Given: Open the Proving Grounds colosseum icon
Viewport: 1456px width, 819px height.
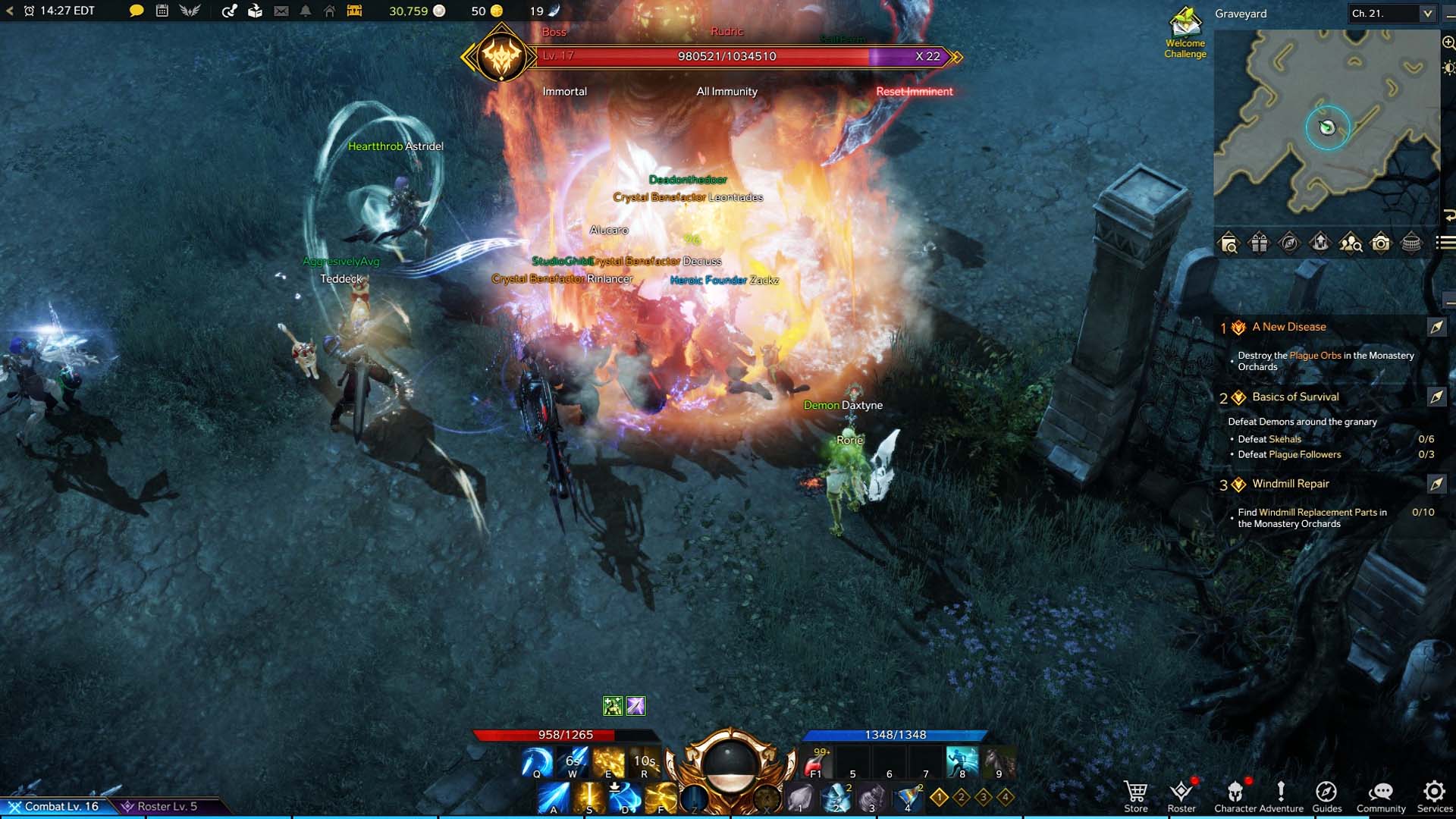Looking at the screenshot, I should (x=1410, y=243).
